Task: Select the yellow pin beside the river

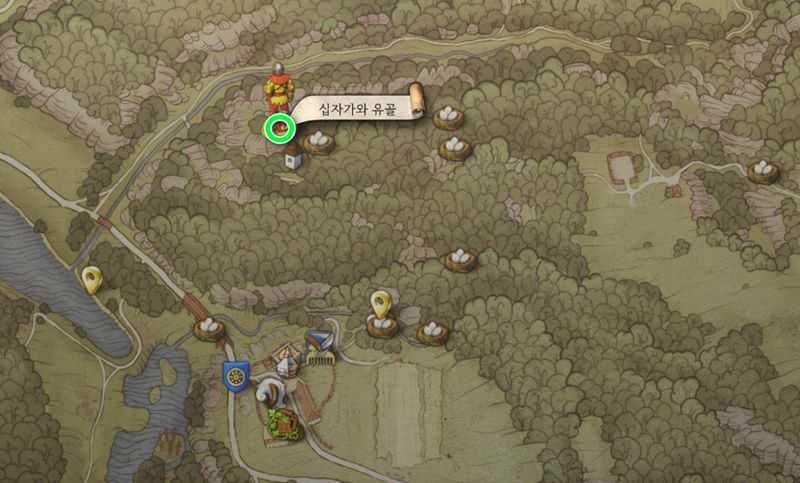Action: click(x=92, y=279)
